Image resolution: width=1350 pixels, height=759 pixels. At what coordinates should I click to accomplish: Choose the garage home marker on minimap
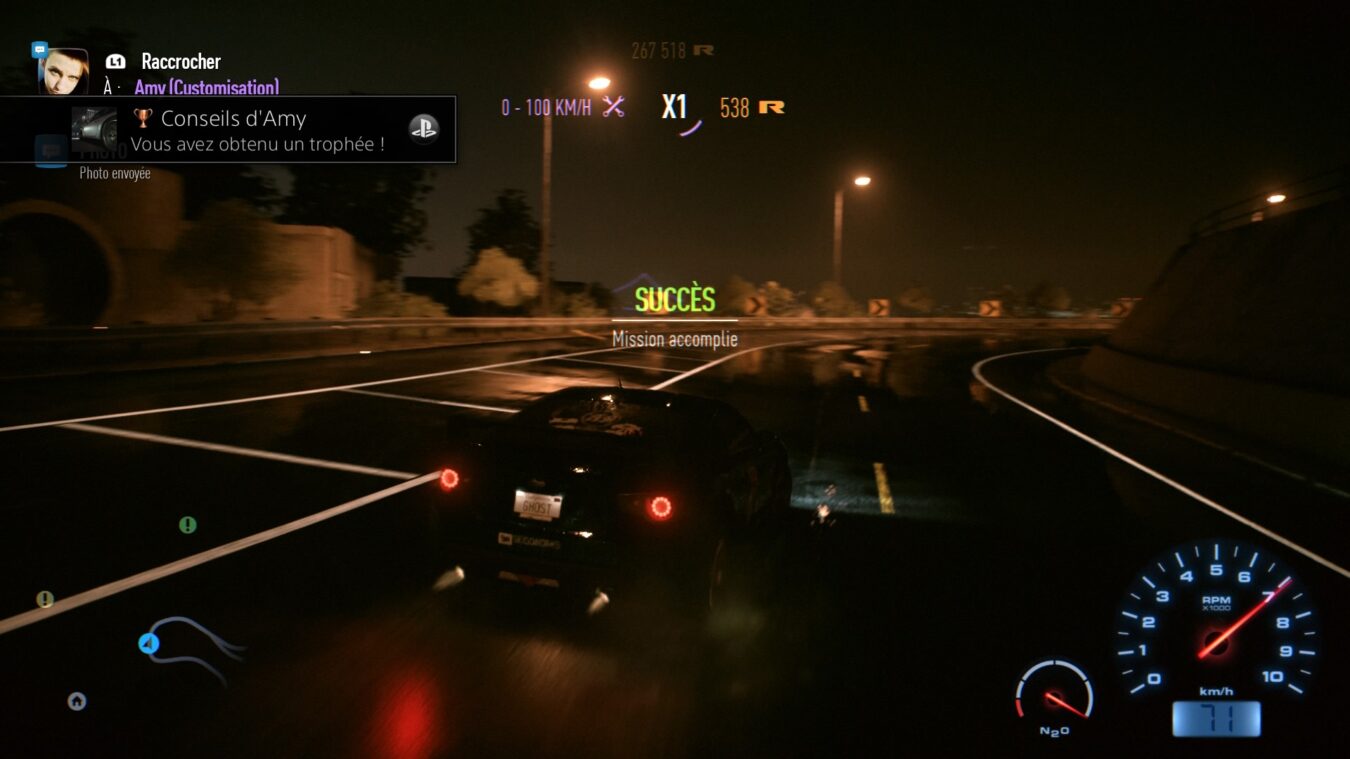point(76,701)
